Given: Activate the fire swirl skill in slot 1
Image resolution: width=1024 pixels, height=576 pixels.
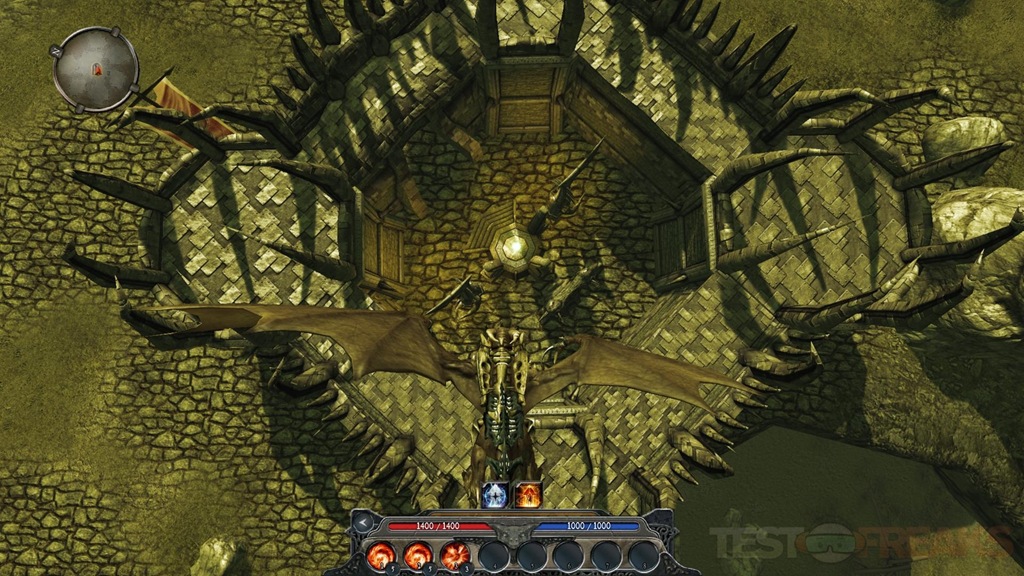Looking at the screenshot, I should [381, 554].
